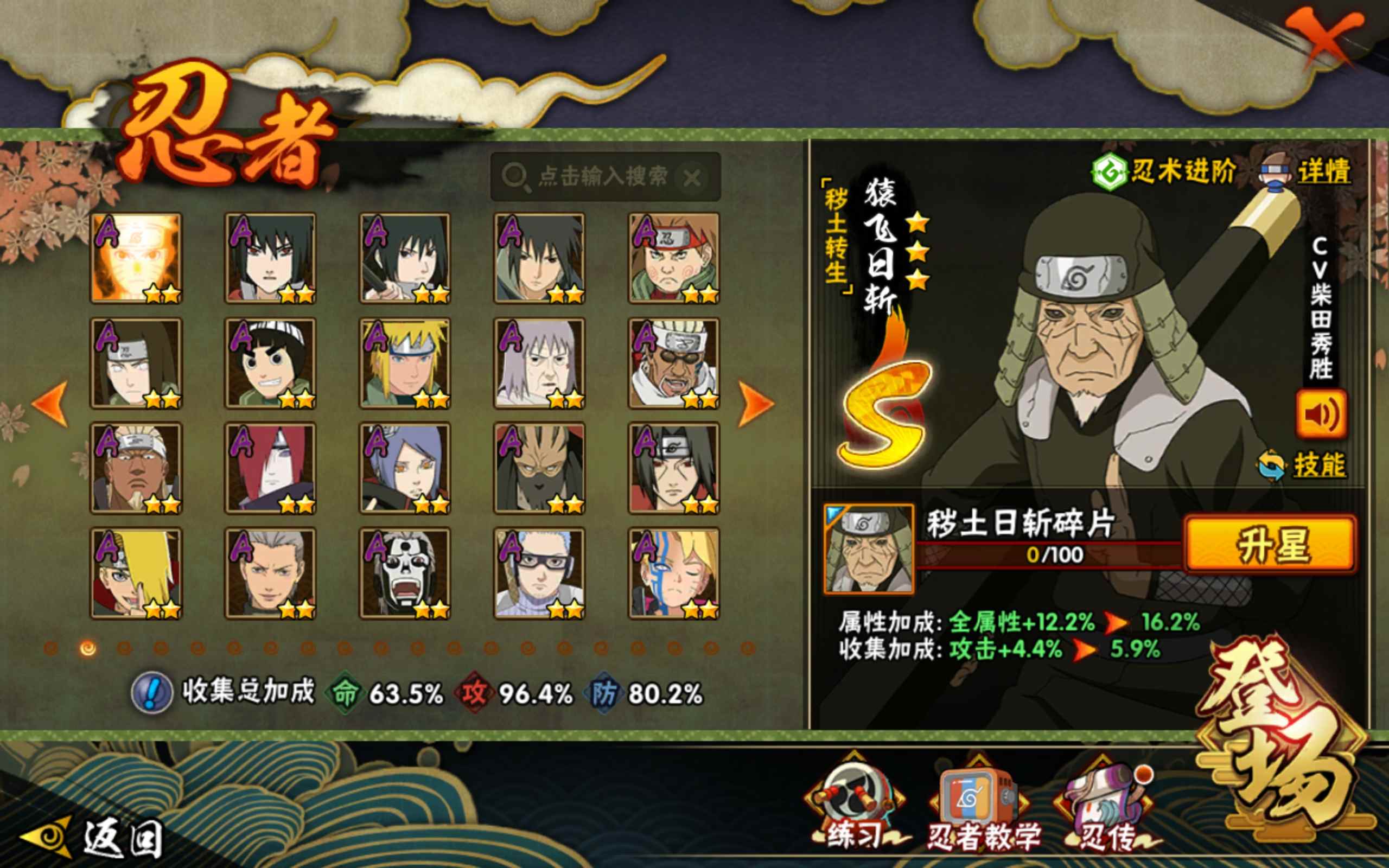Open 忍术进阶 ninjutsu advancement
The width and height of the screenshot is (1389, 868).
1165,171
